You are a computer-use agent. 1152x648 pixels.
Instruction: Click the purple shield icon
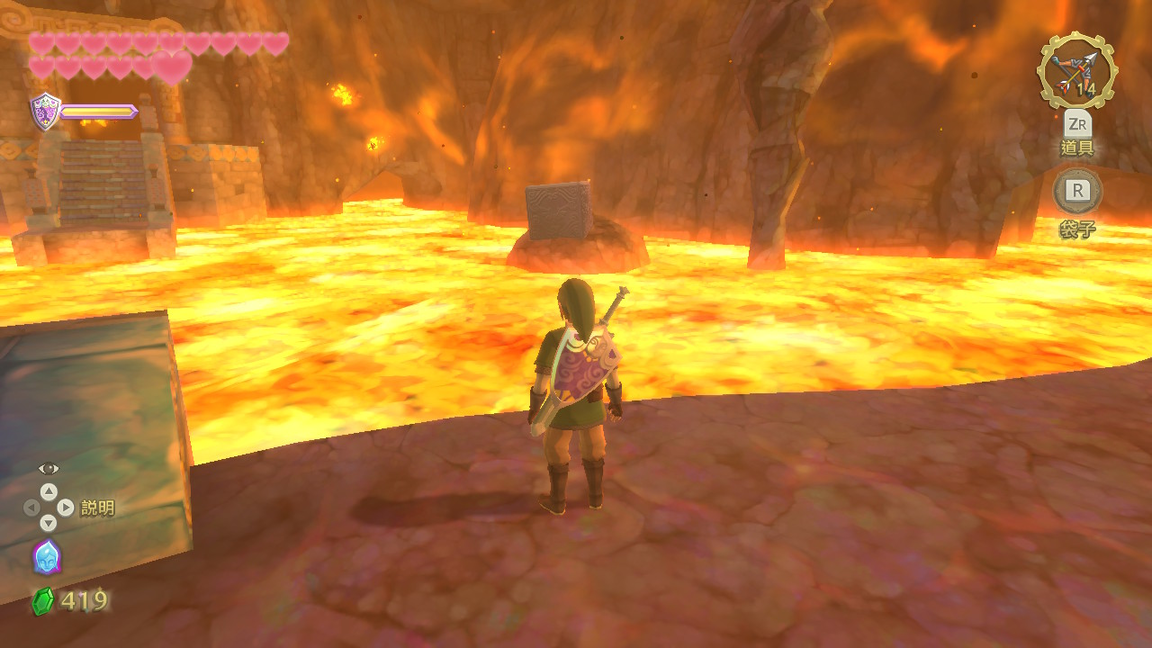pos(45,110)
